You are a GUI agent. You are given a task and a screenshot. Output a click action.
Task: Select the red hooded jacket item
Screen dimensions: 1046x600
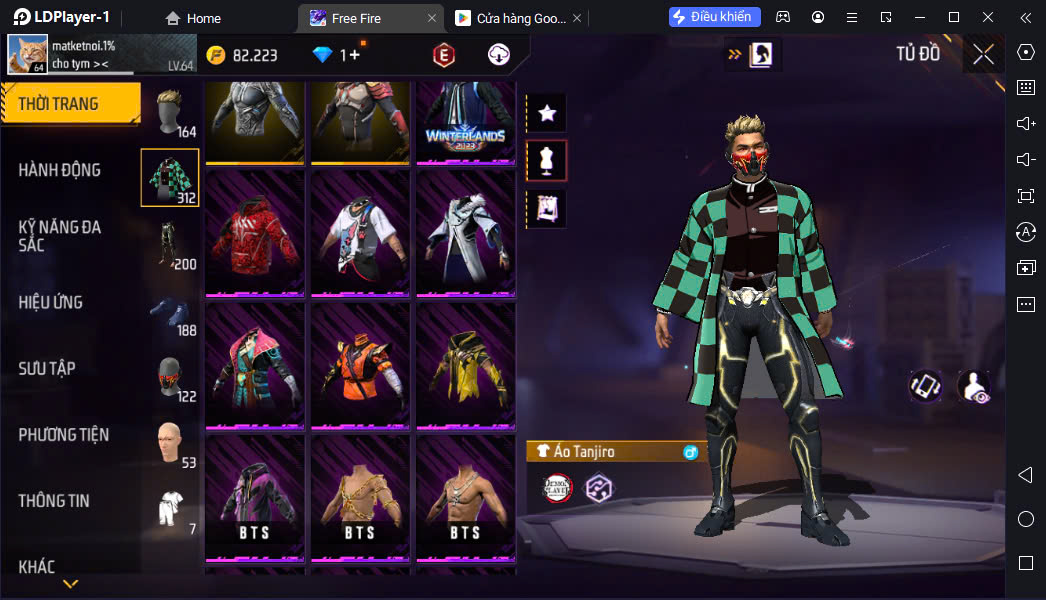click(255, 233)
